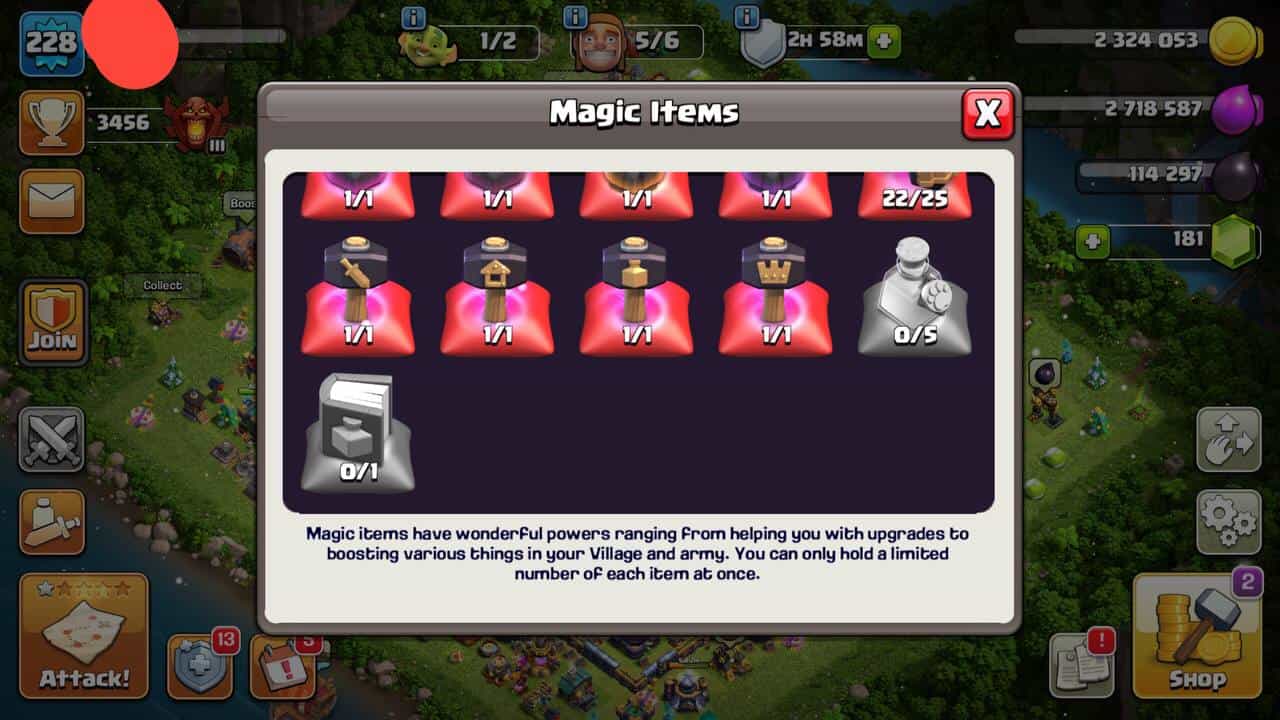Click the trophy icon
The width and height of the screenshot is (1280, 720).
coord(51,123)
